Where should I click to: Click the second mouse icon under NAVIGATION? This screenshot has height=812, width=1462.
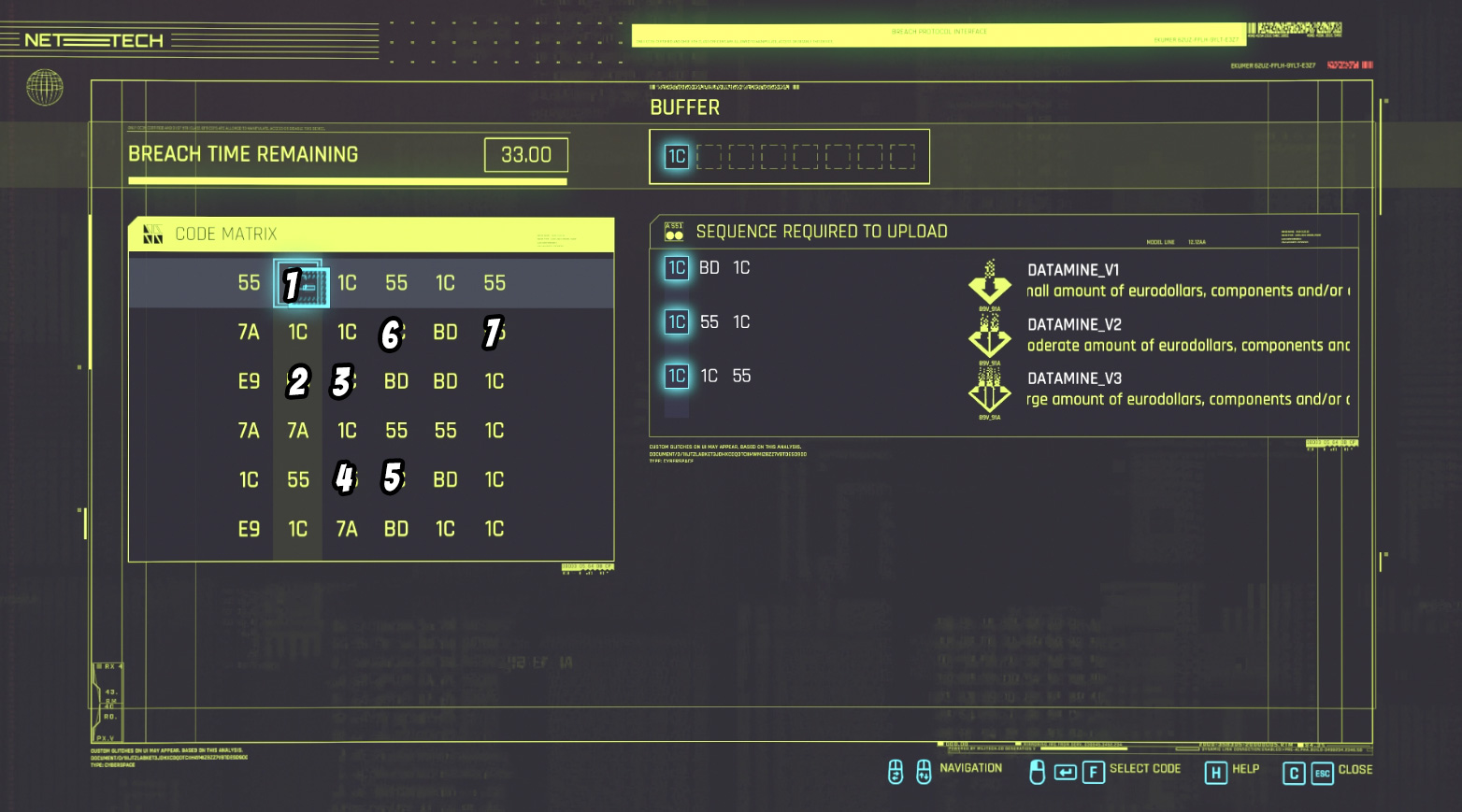[x=922, y=771]
